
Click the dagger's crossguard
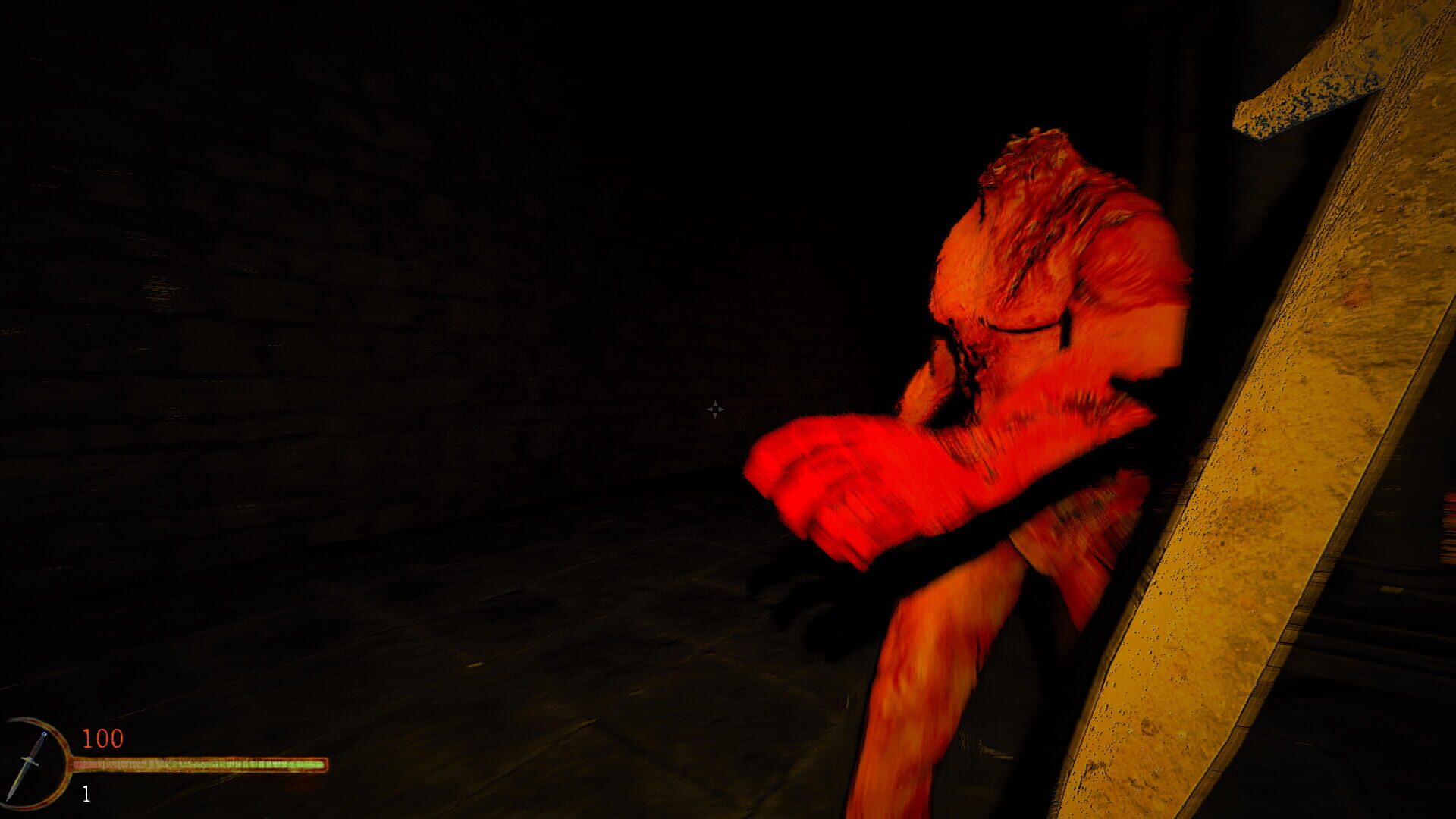[30, 760]
